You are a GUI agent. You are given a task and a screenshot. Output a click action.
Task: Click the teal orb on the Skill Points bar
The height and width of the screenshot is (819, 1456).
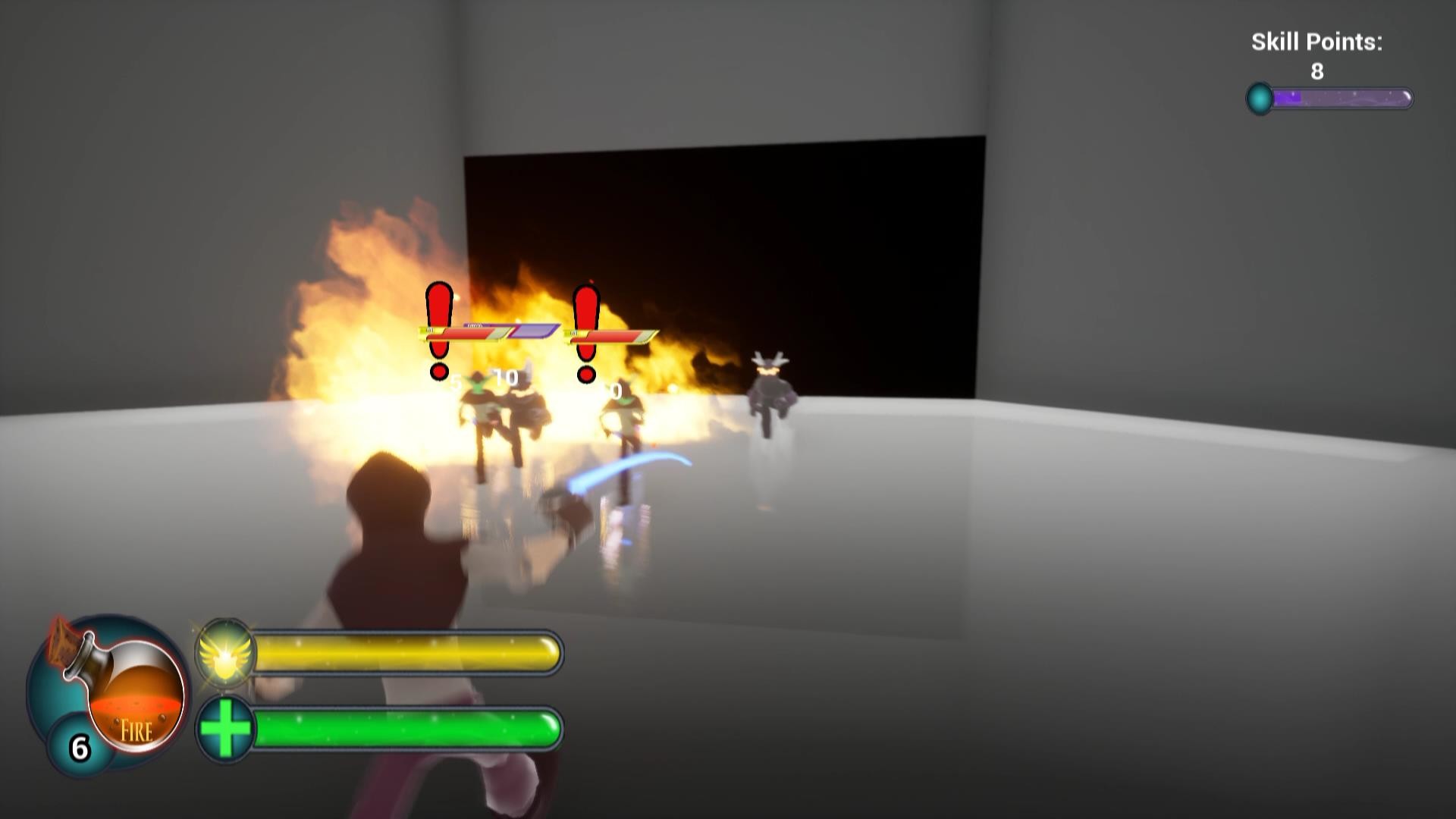1260,96
